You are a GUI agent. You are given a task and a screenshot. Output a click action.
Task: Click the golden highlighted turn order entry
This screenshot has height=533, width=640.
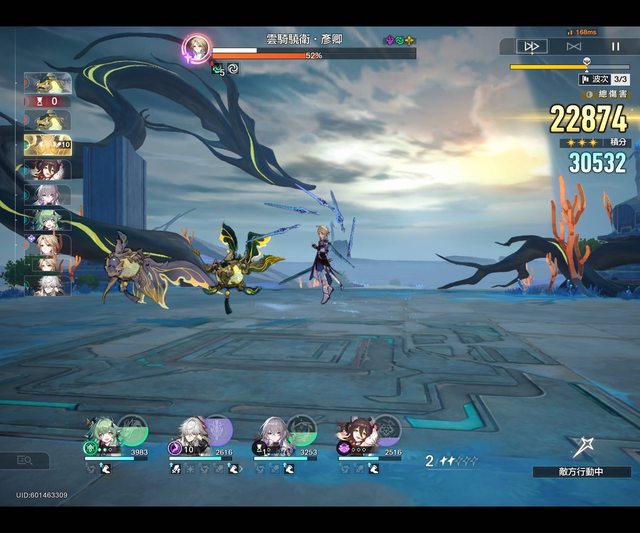click(x=47, y=144)
